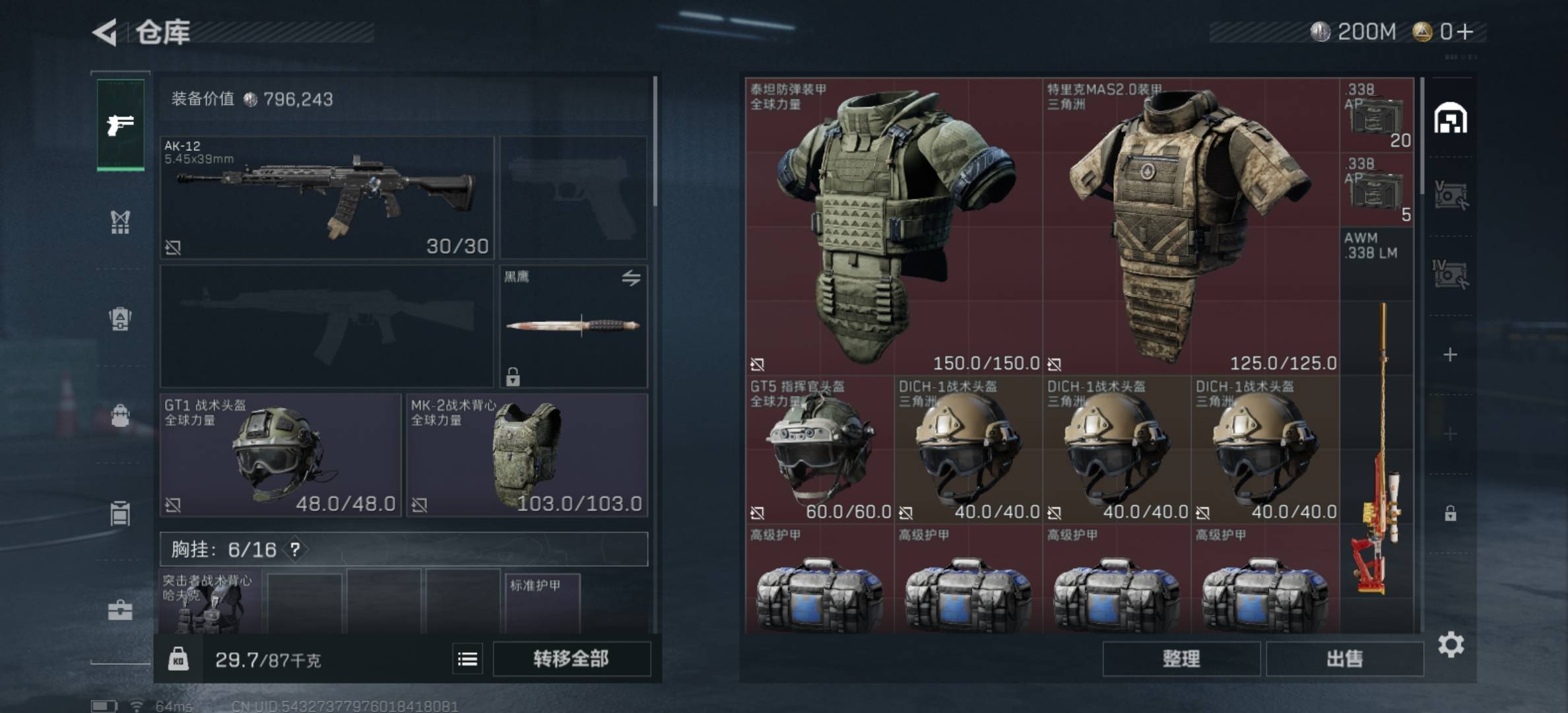Choose the .338 AP ammo stack of 5
The width and height of the screenshot is (1568, 713).
1377,190
